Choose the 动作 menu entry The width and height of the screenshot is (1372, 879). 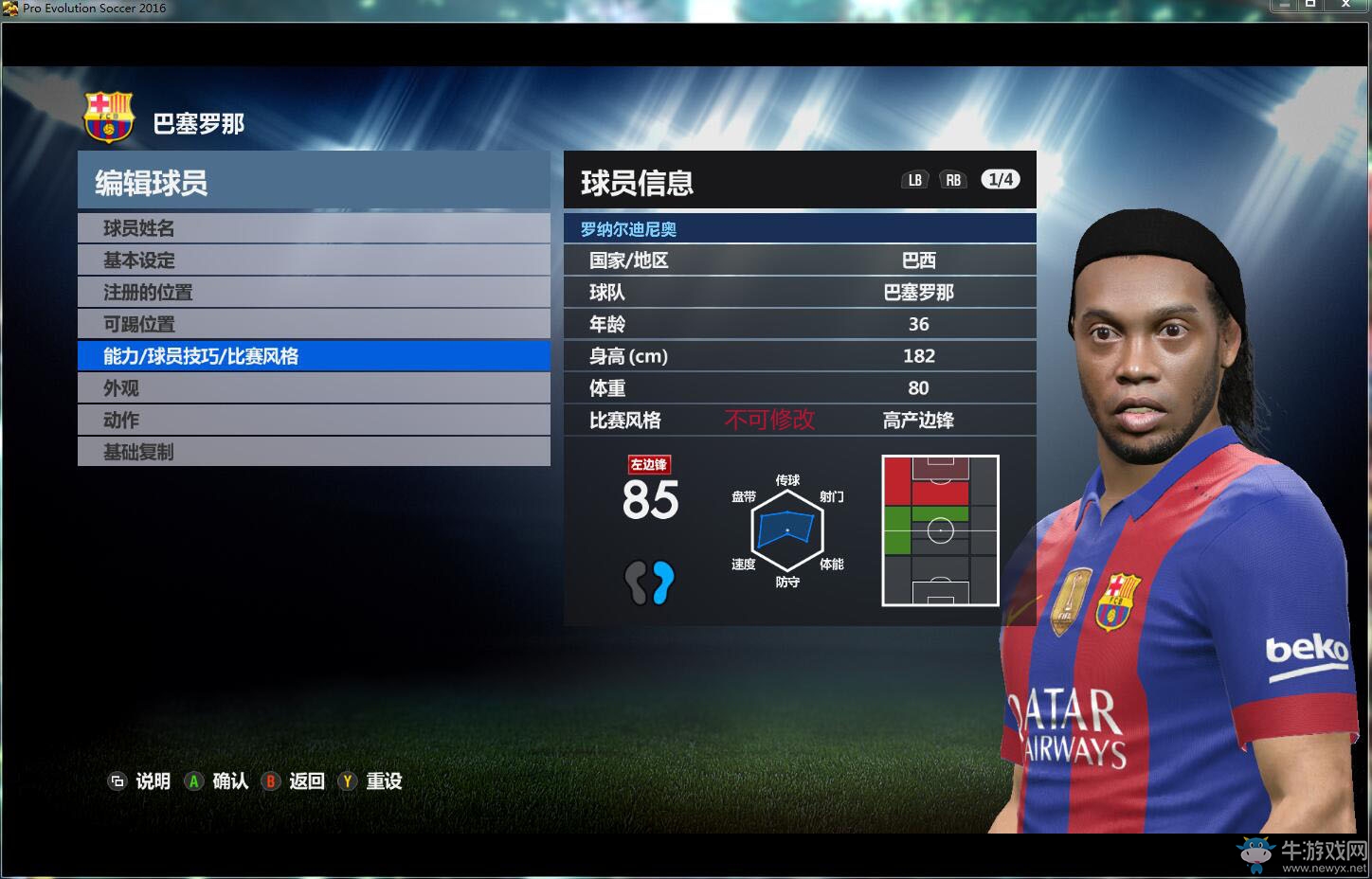pyautogui.click(x=313, y=420)
